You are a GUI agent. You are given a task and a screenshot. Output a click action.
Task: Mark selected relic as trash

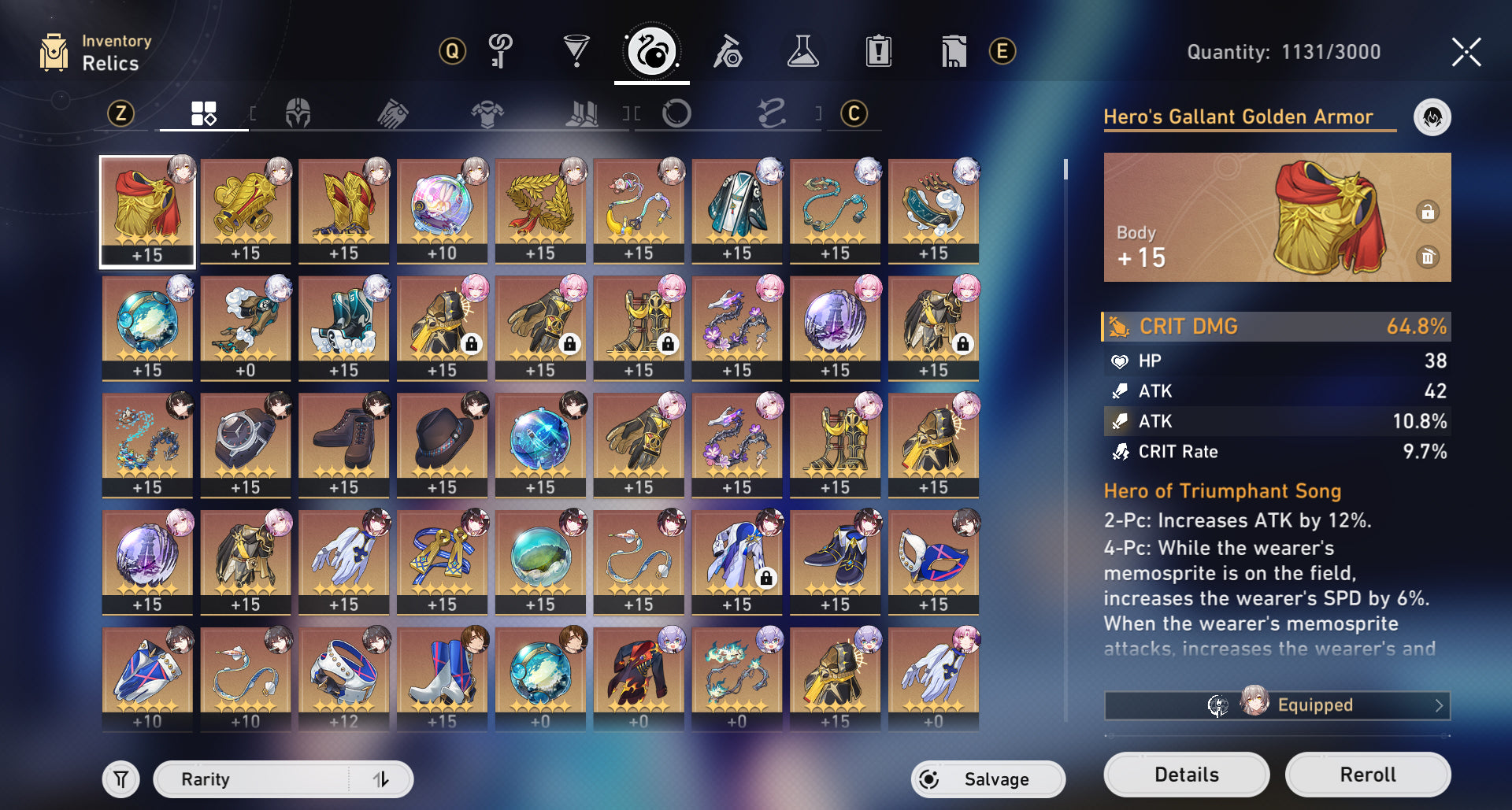1427,257
